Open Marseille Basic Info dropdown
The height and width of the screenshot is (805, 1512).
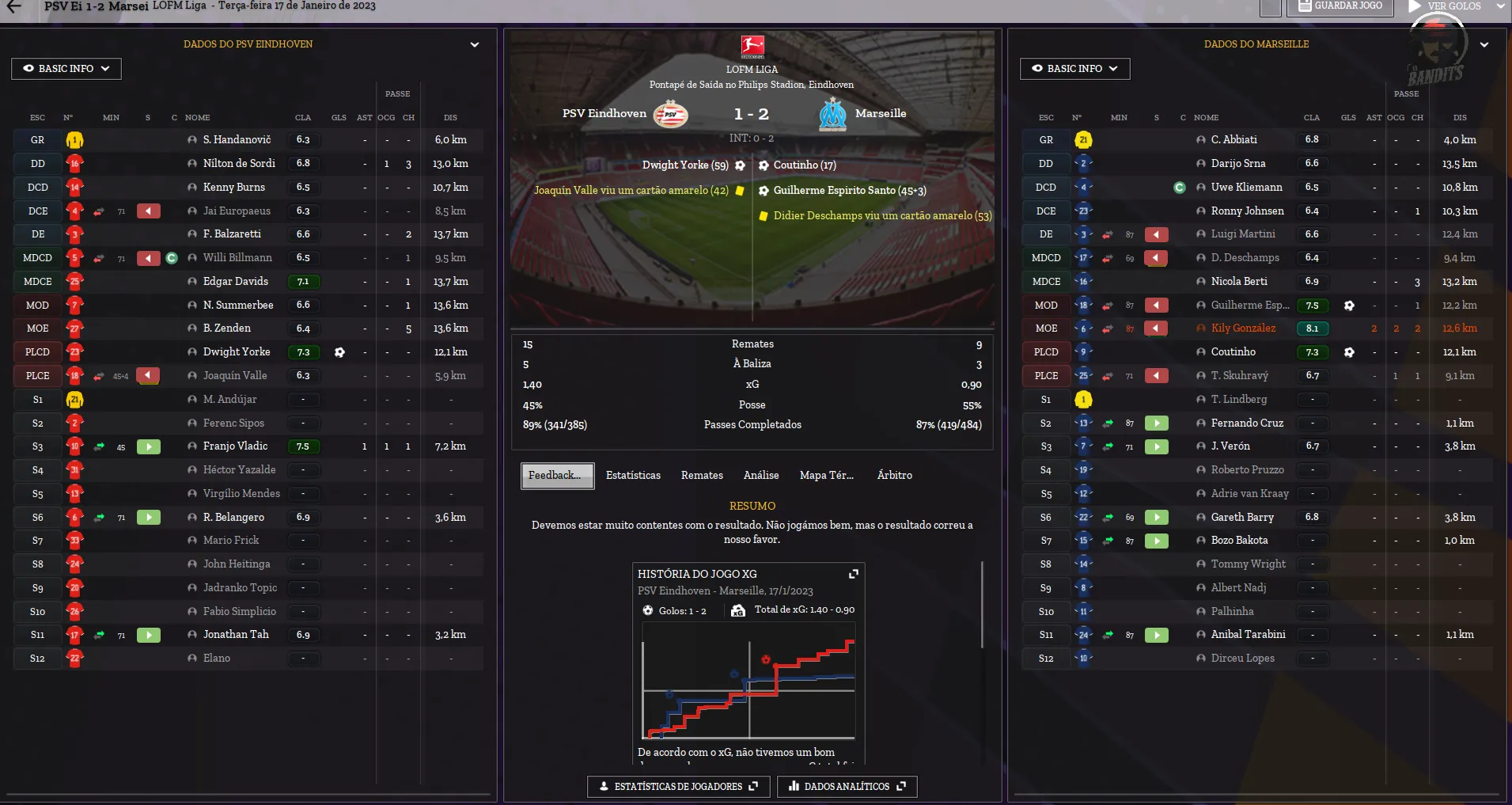(1074, 69)
